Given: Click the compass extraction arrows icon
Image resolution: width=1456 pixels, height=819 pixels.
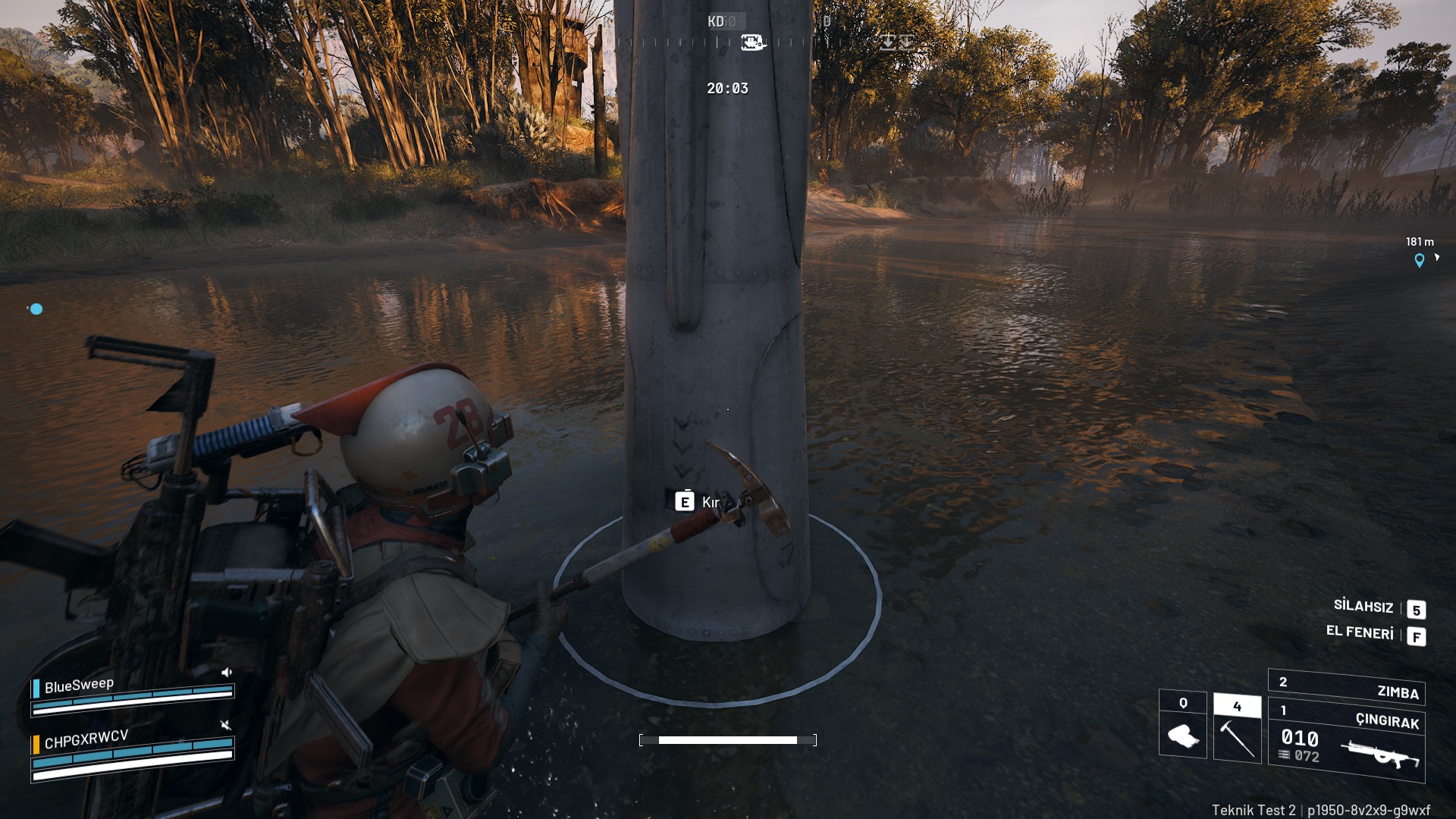Looking at the screenshot, I should coord(896,42).
